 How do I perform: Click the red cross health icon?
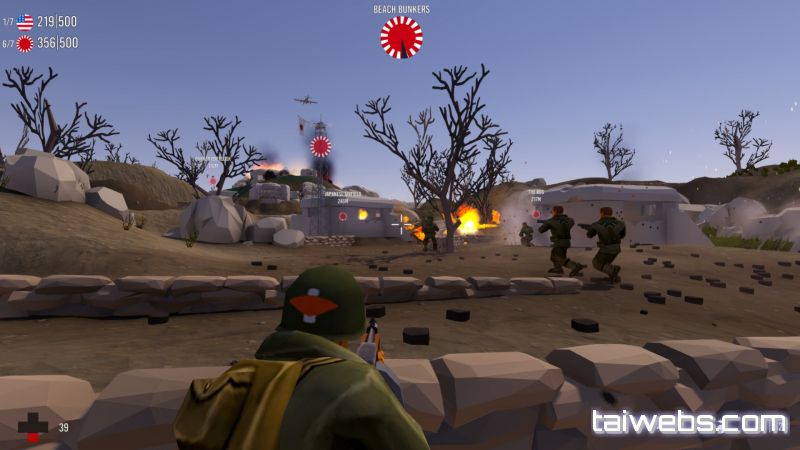[x=33, y=427]
